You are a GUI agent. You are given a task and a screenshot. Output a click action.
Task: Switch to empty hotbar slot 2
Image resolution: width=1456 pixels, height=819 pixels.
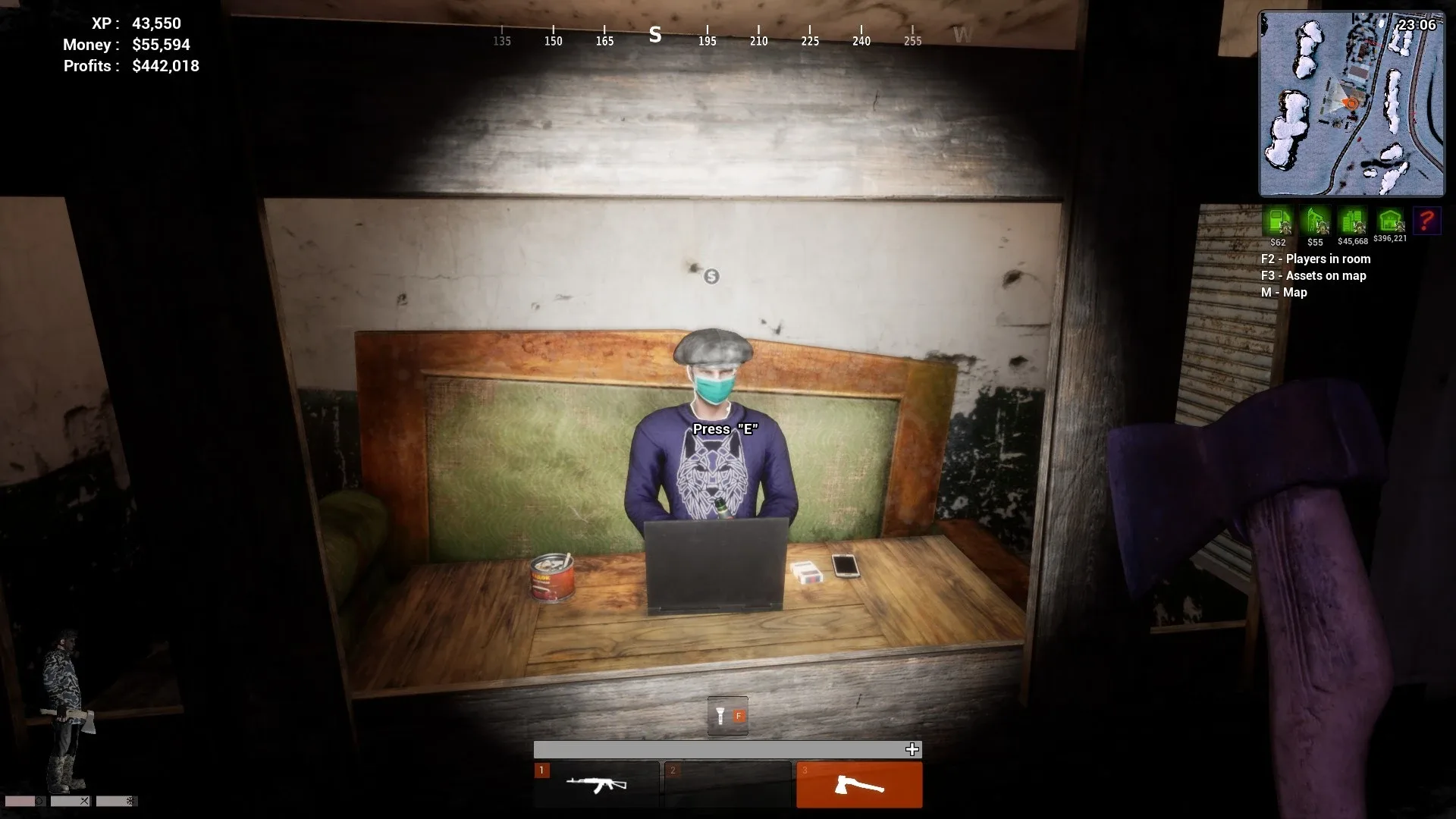[728, 785]
